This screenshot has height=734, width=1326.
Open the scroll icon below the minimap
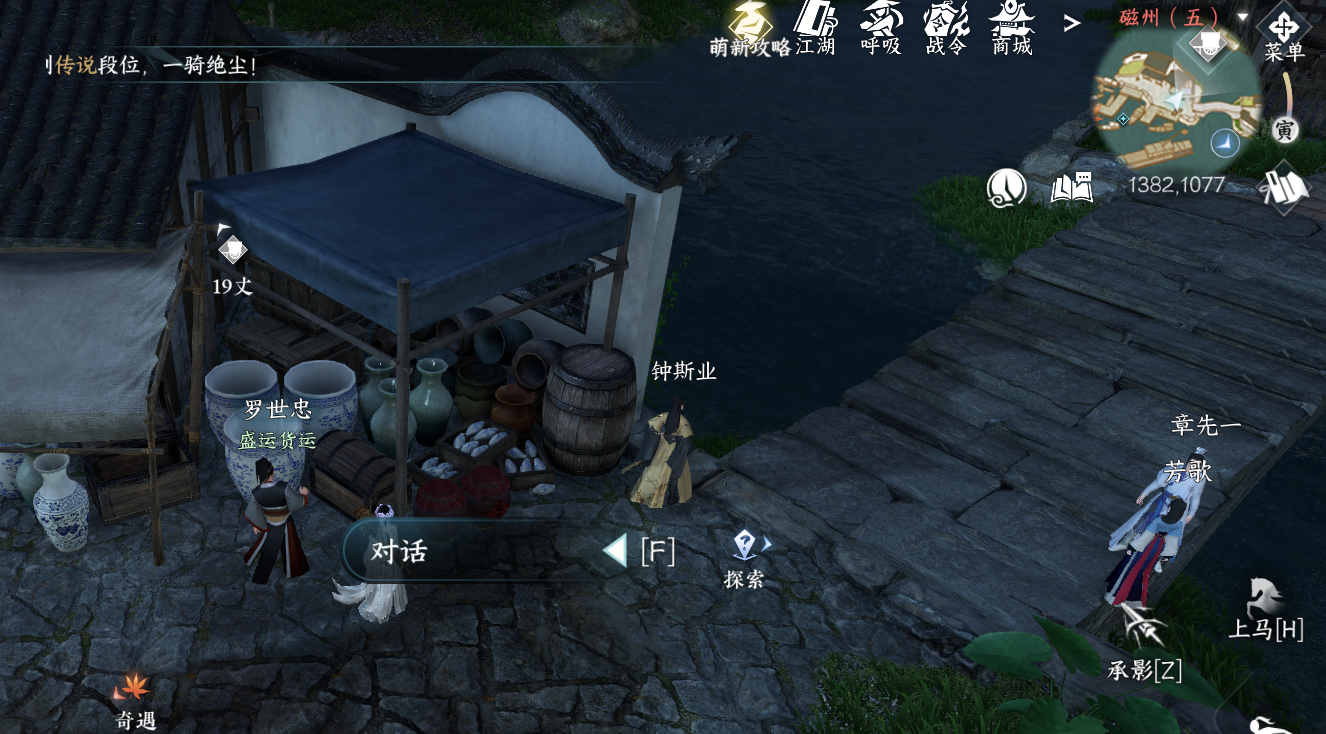click(x=1286, y=187)
